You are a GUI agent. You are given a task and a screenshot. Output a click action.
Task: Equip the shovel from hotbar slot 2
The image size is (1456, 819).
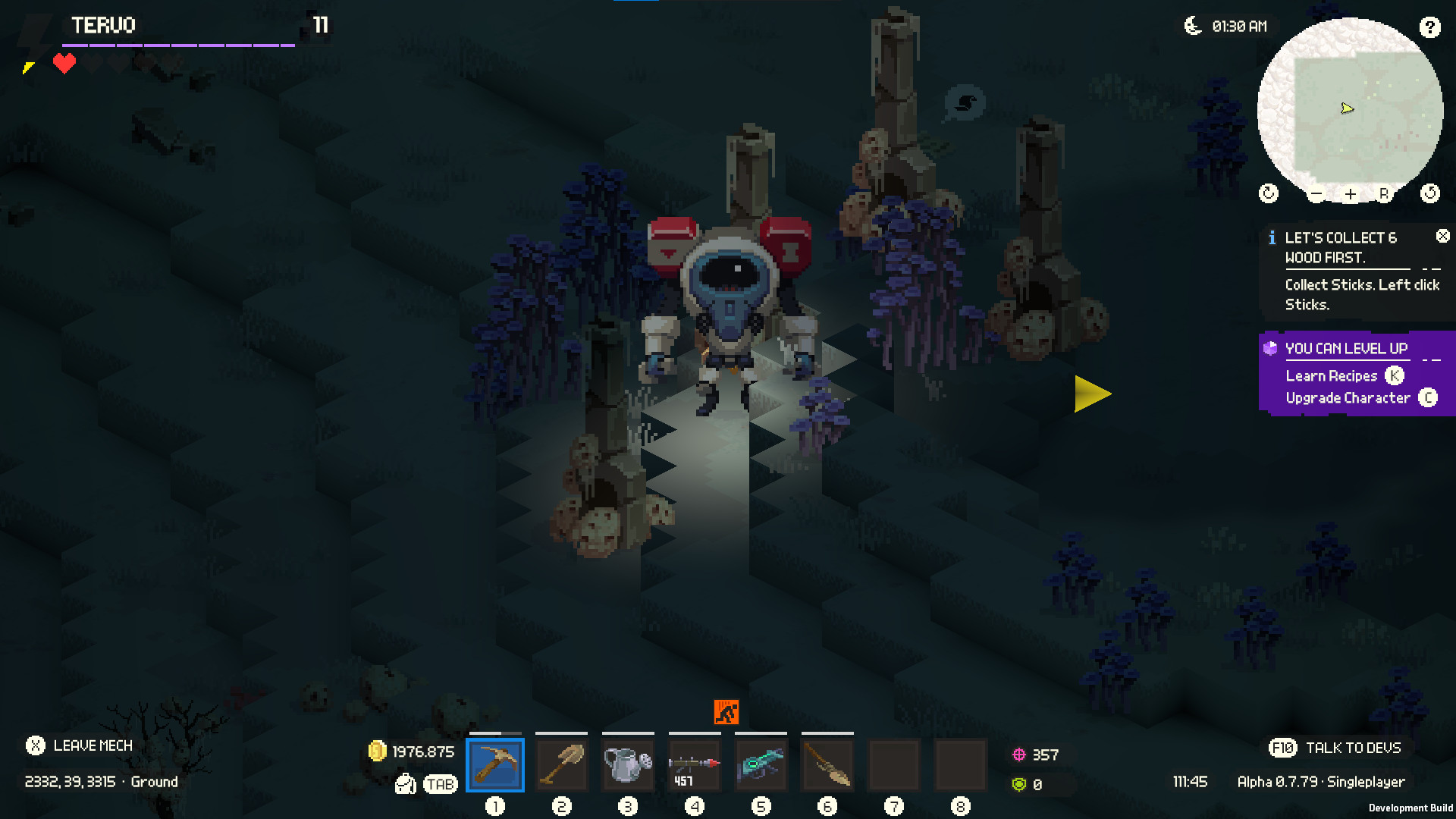[x=562, y=764]
